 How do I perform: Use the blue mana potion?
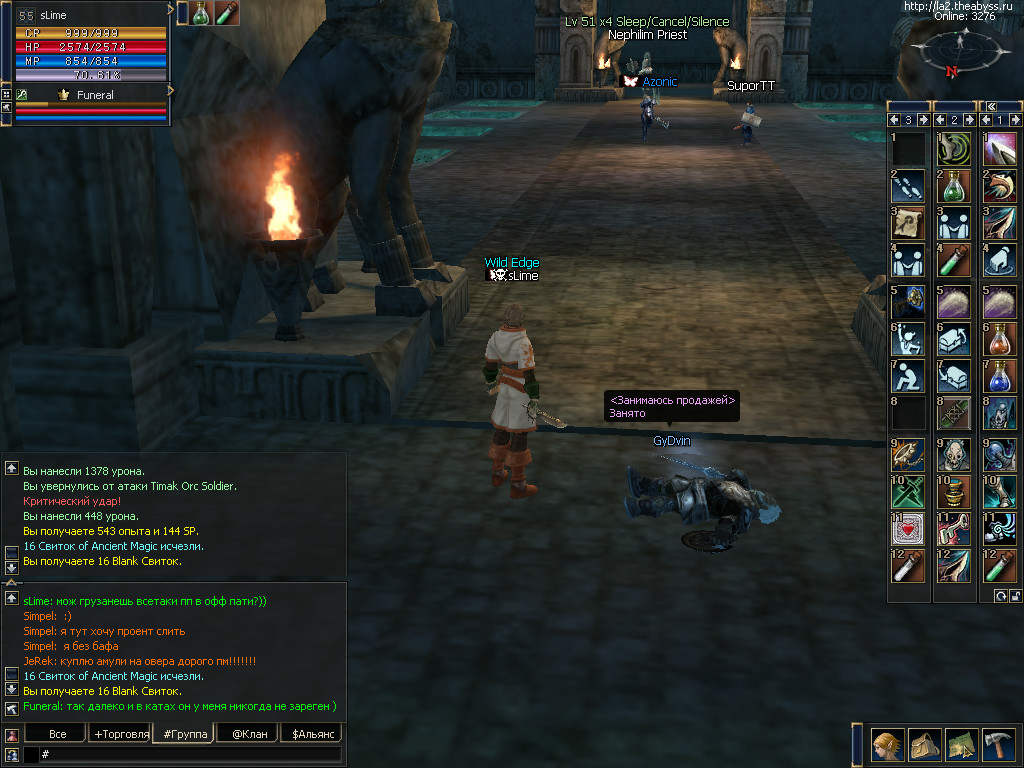click(x=1000, y=376)
